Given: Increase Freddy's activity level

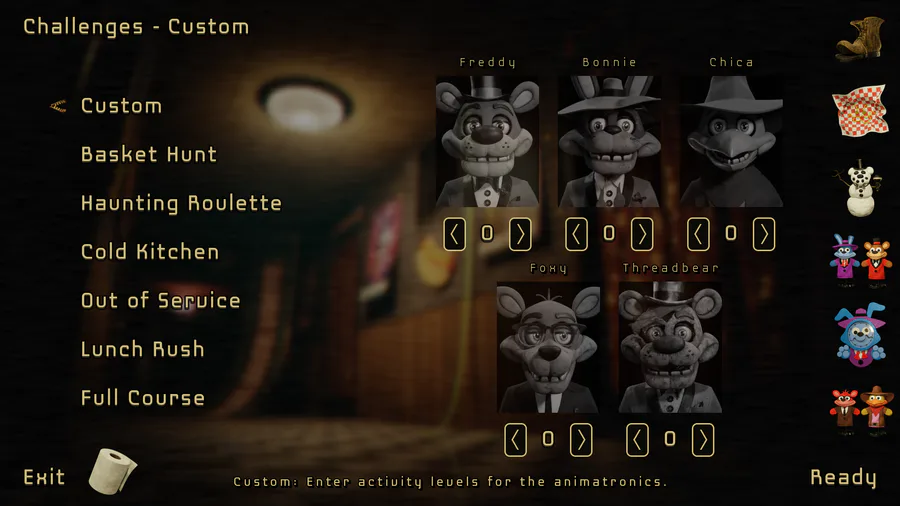Looking at the screenshot, I should click(520, 234).
